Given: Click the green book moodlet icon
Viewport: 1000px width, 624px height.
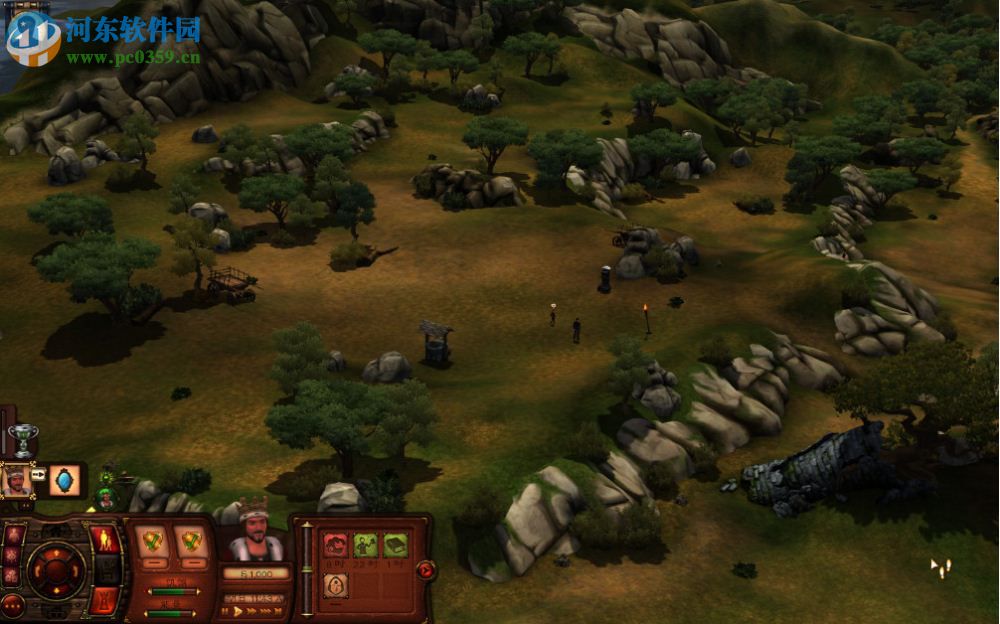Looking at the screenshot, I should (395, 544).
